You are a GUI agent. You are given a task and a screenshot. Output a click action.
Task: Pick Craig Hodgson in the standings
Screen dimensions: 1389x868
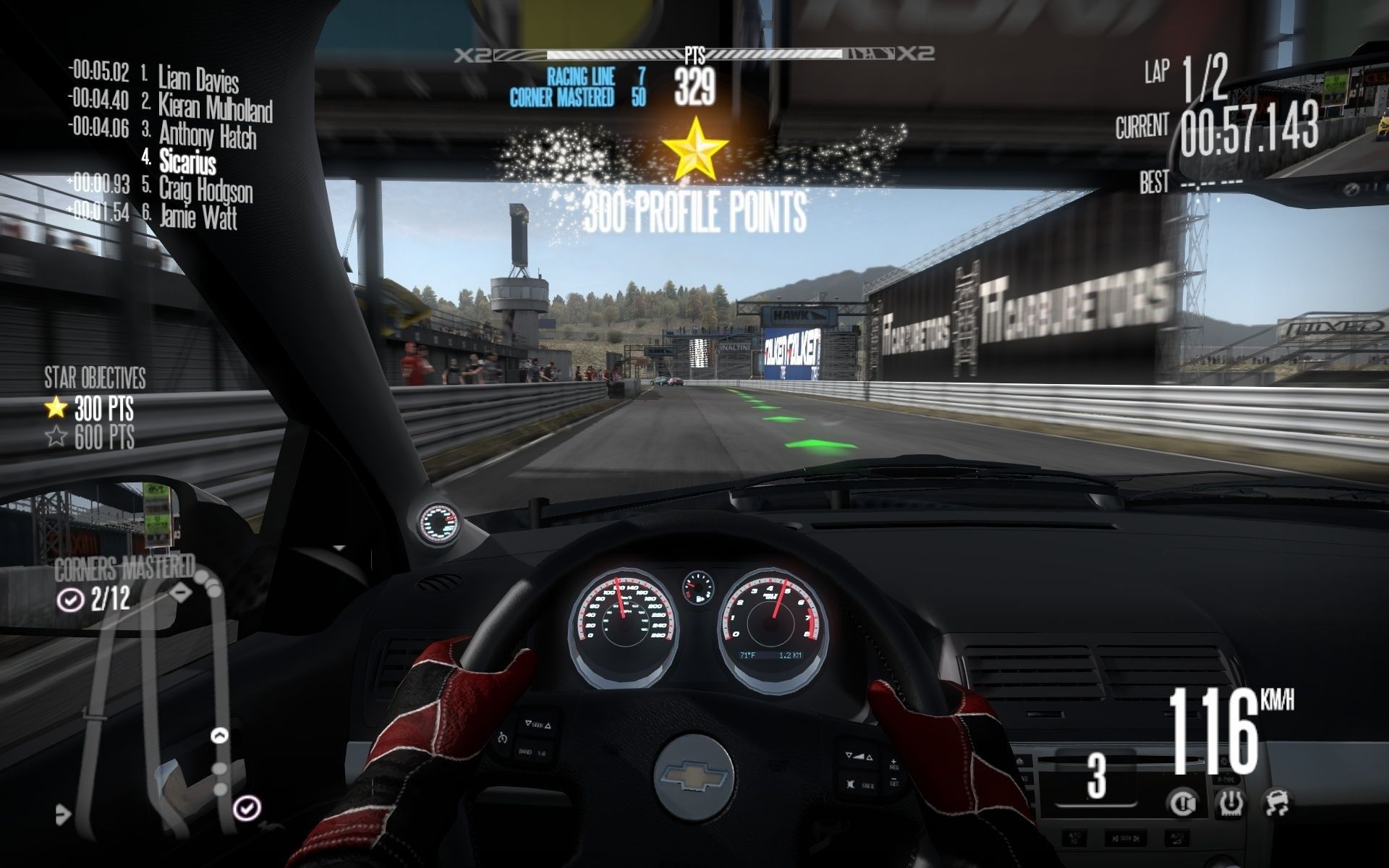click(205, 190)
